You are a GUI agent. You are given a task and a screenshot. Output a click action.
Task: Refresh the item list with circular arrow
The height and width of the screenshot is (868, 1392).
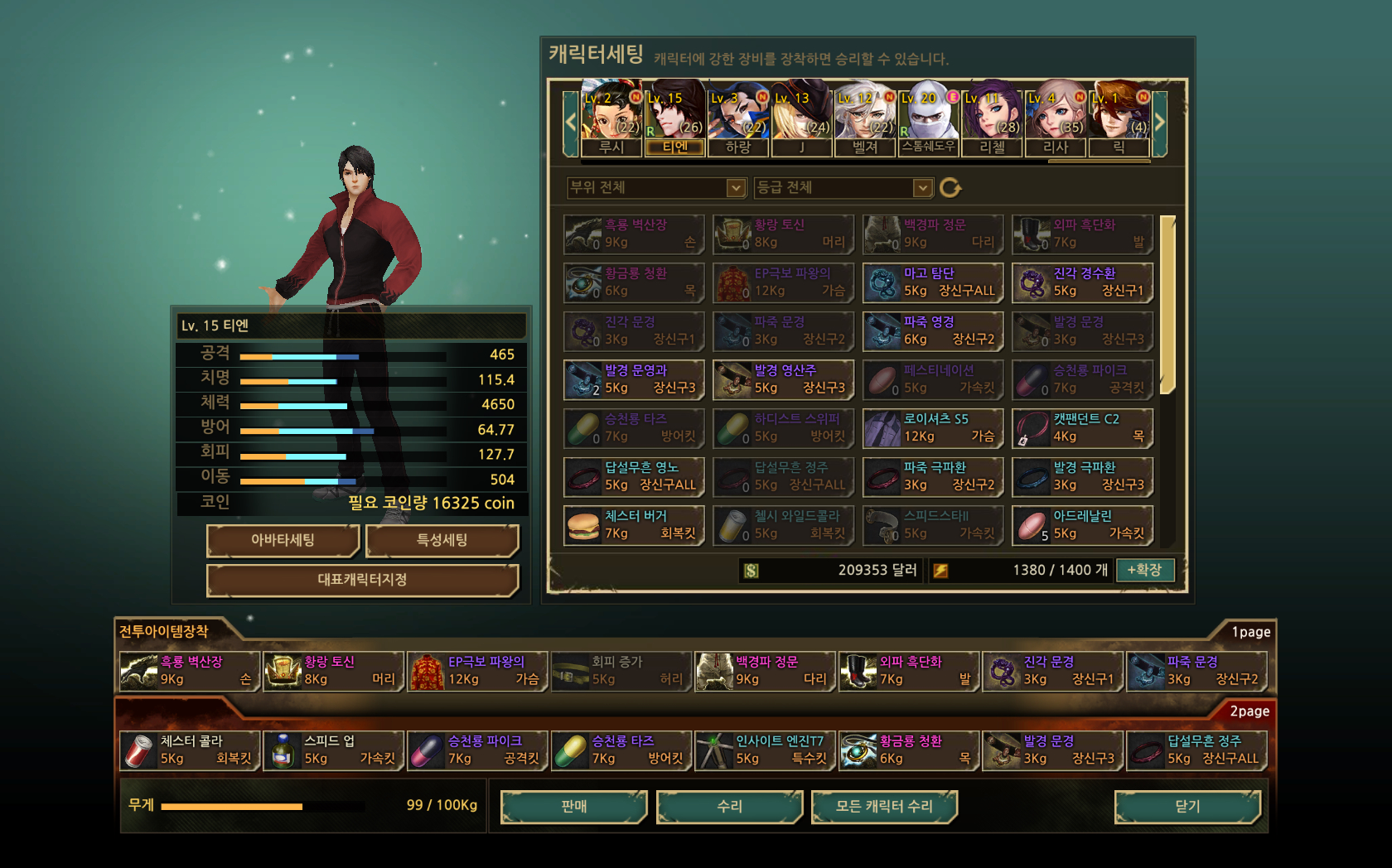pyautogui.click(x=950, y=188)
